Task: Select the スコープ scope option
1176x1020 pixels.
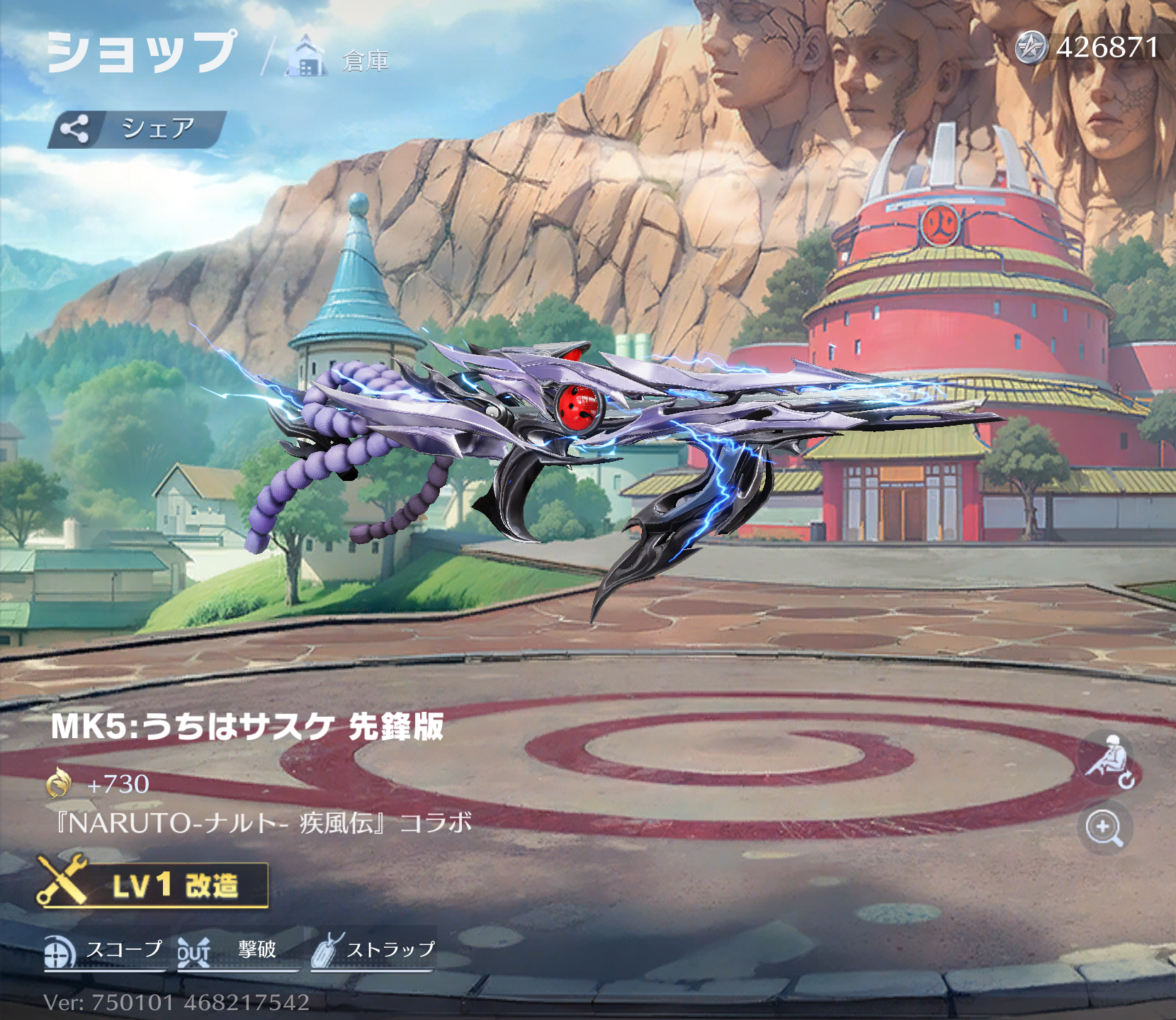Action: point(104,951)
